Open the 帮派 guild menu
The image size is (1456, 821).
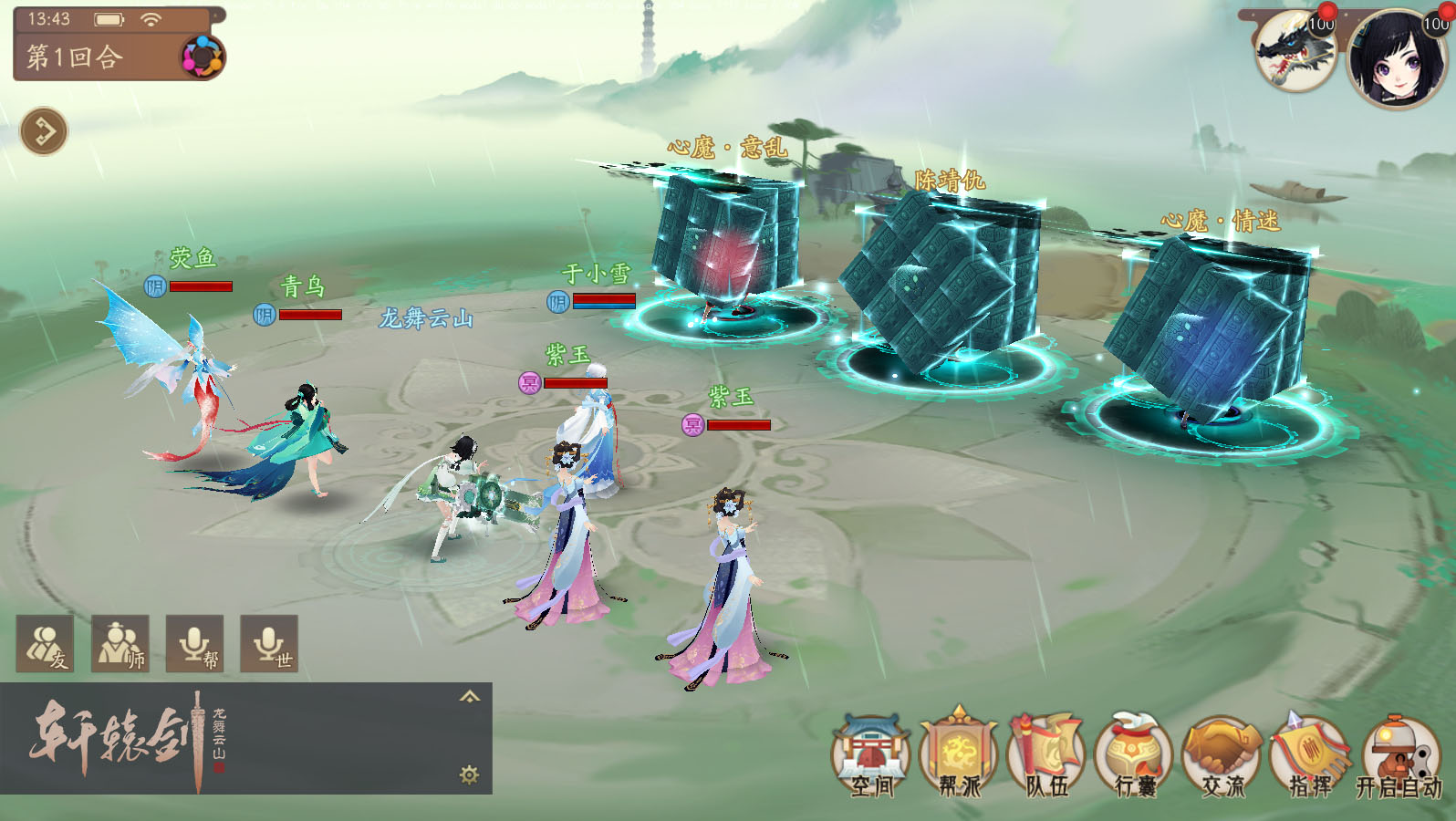pyautogui.click(x=958, y=757)
